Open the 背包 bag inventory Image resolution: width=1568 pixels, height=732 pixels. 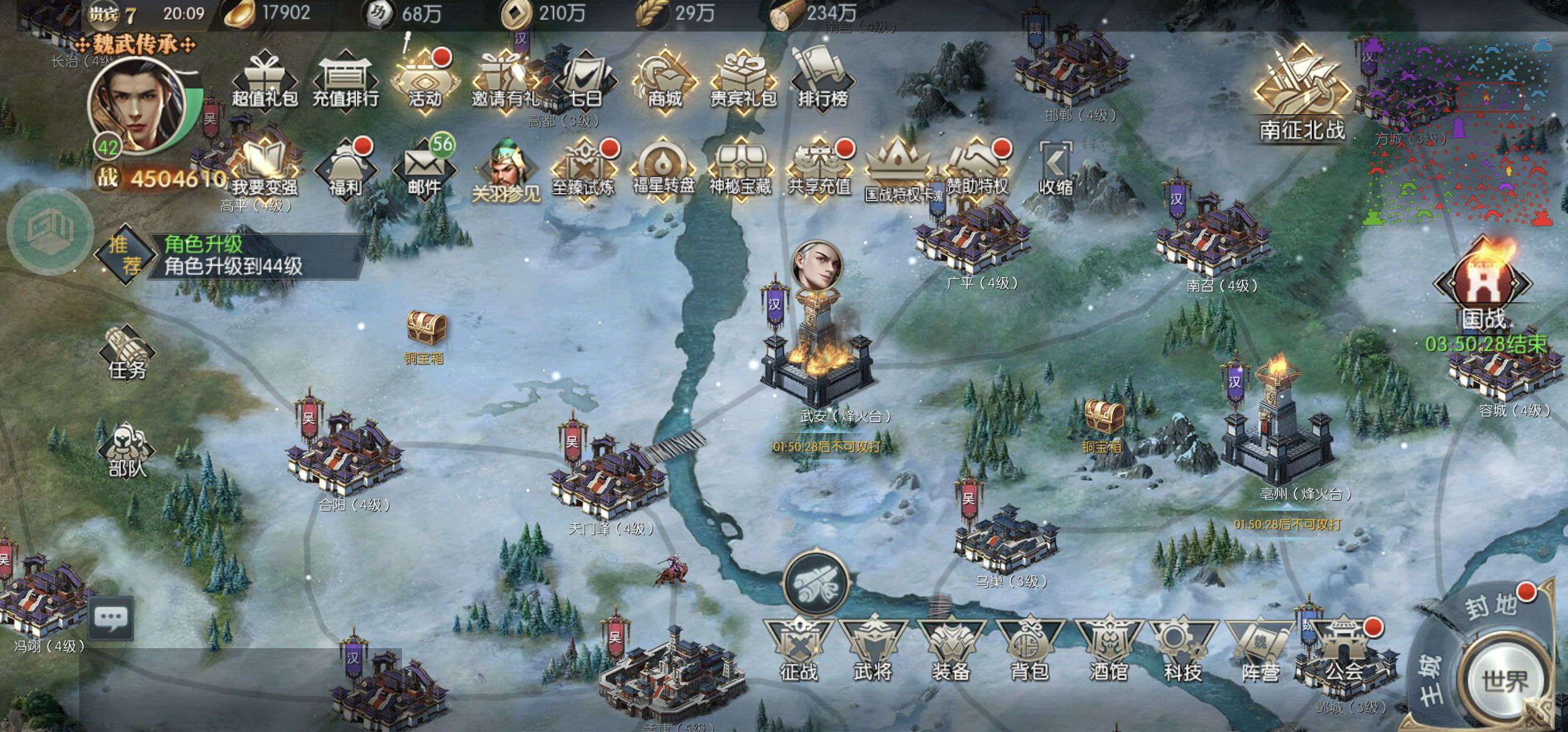[x=1030, y=649]
